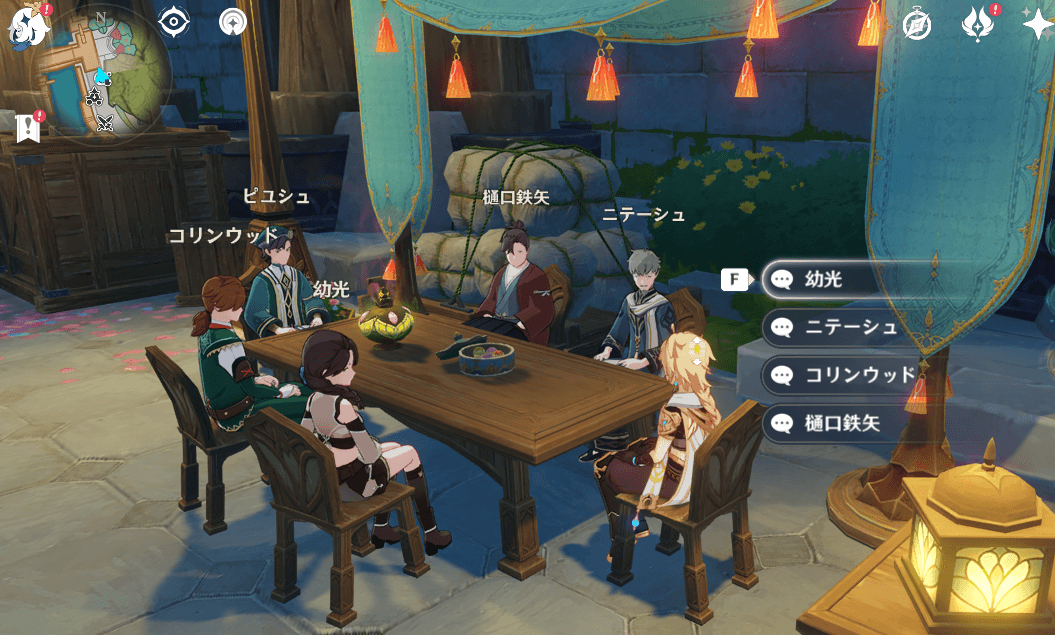This screenshot has width=1055, height=635.
Task: Open the circular minimap
Action: [99, 77]
